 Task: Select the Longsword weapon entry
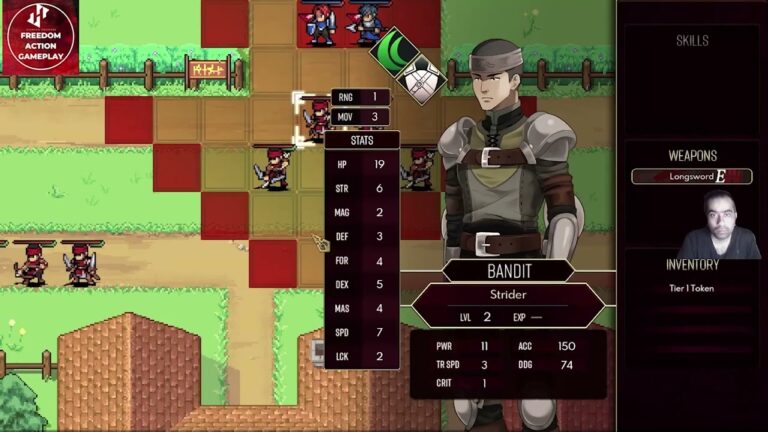tap(691, 176)
